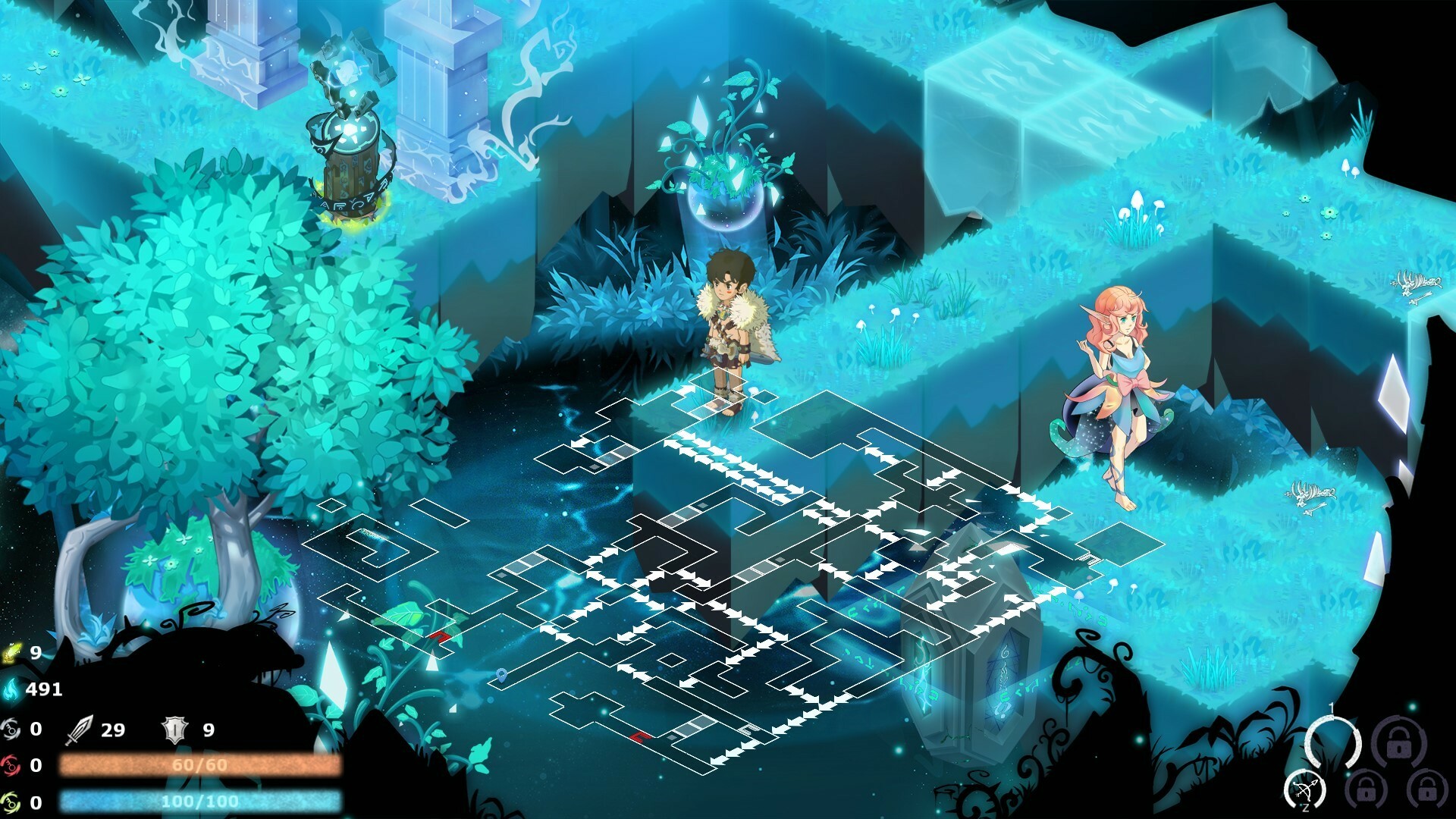Unlock the bottom-right padlocked ability slot
This screenshot has width=1456, height=819.
(x=1426, y=789)
